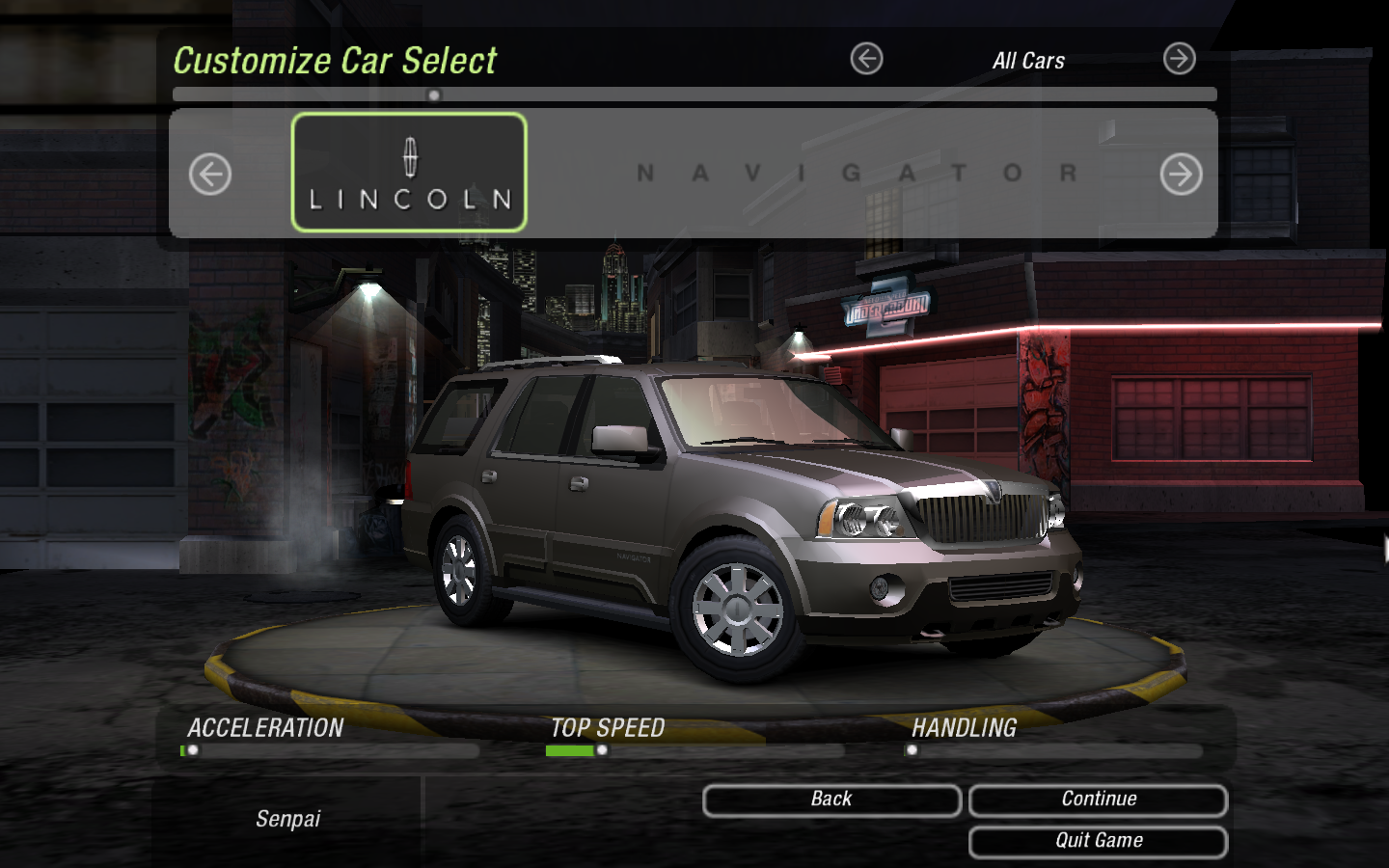Click Quit Game
Screen dimensions: 1389x868
coord(1097,839)
